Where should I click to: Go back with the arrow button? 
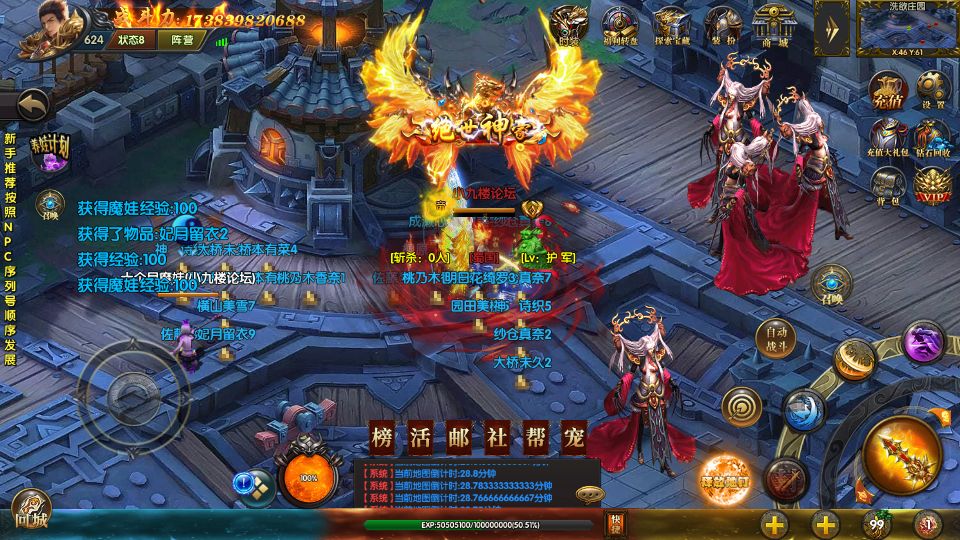coord(33,104)
